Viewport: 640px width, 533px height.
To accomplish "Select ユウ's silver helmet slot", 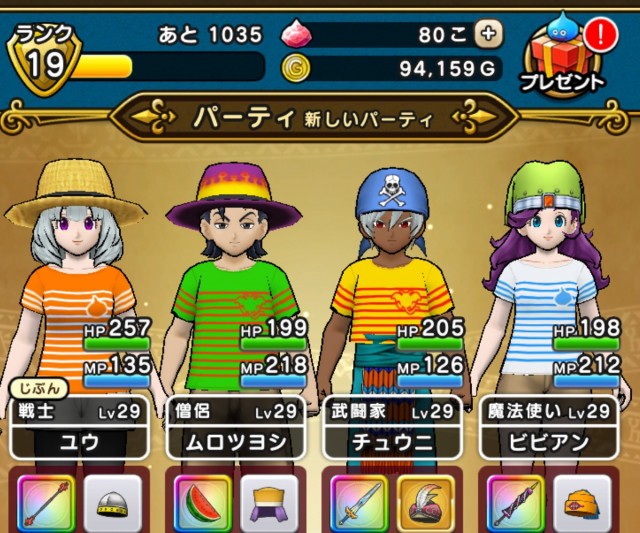I will point(112,501).
